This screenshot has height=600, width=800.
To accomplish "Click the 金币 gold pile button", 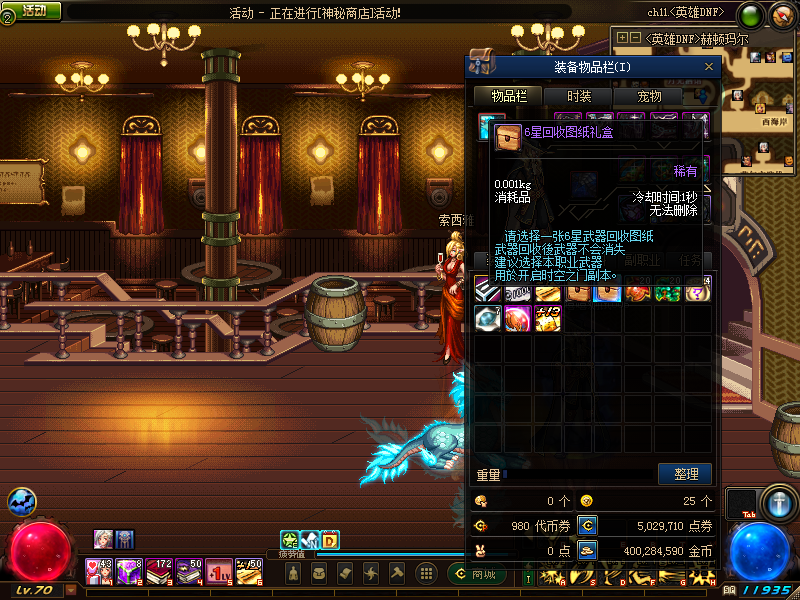I will [588, 550].
